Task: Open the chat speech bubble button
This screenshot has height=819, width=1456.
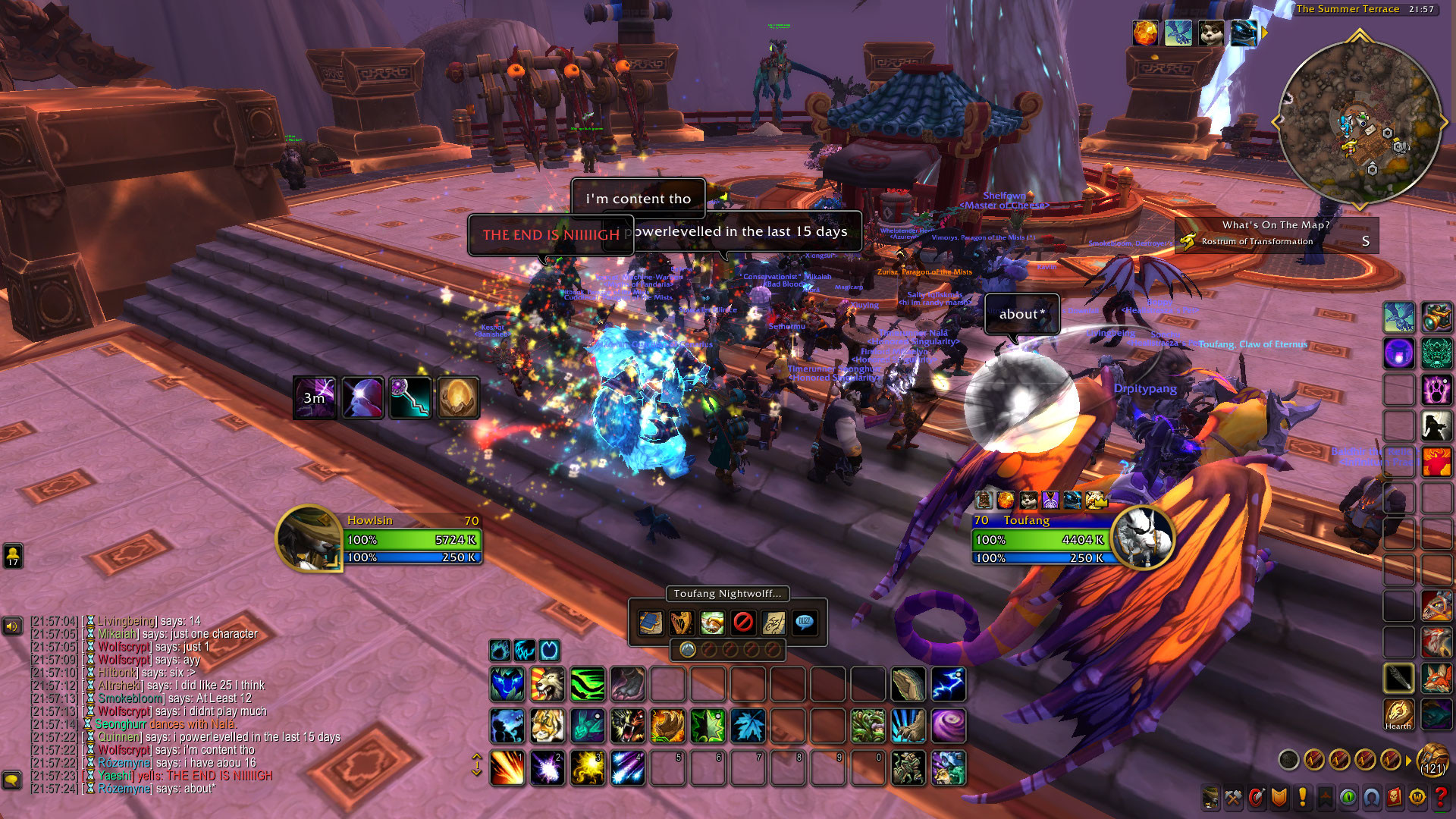Action: pos(11,780)
